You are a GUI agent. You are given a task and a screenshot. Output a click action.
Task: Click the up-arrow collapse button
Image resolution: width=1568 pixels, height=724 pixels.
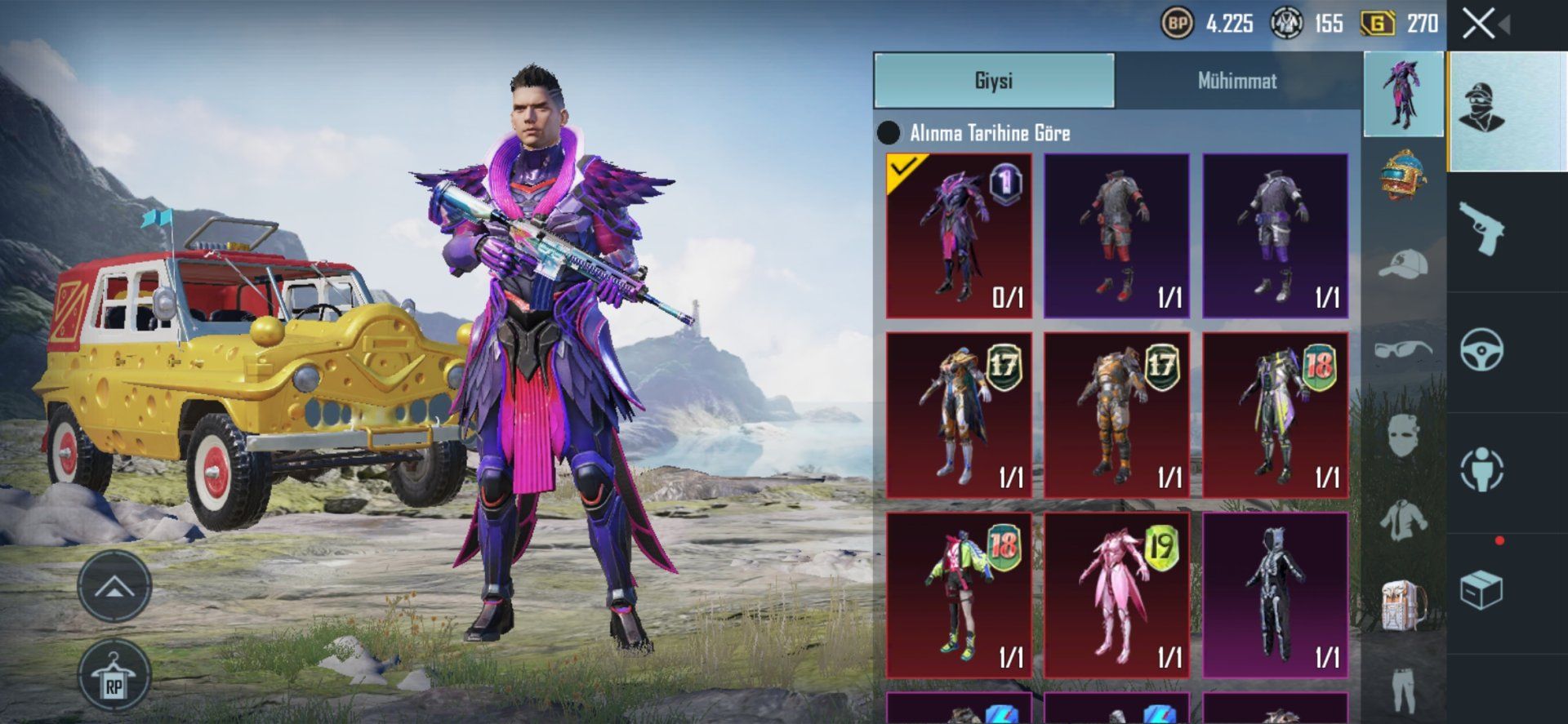[114, 585]
